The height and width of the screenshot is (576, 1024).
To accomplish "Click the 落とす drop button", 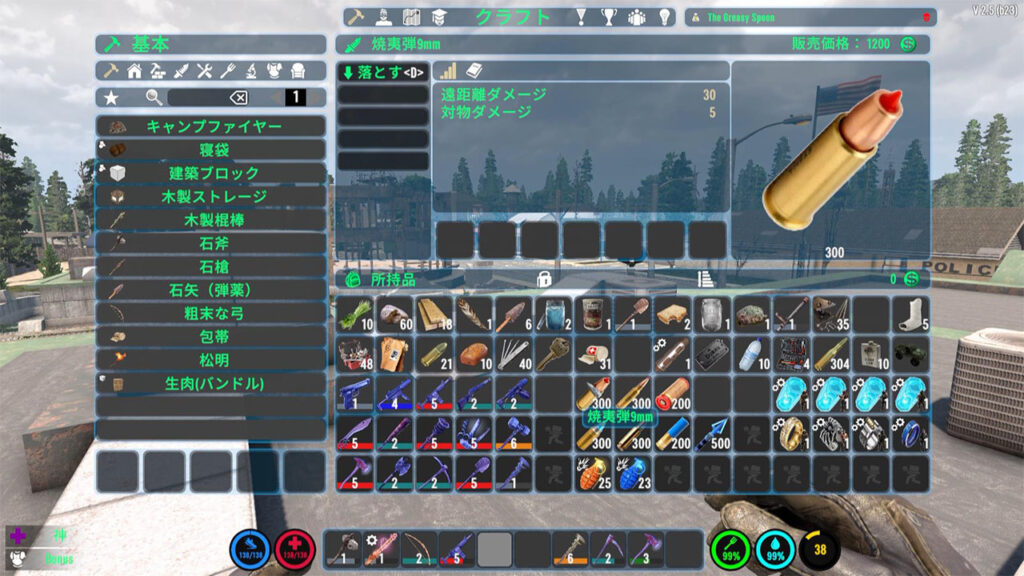I will (382, 72).
